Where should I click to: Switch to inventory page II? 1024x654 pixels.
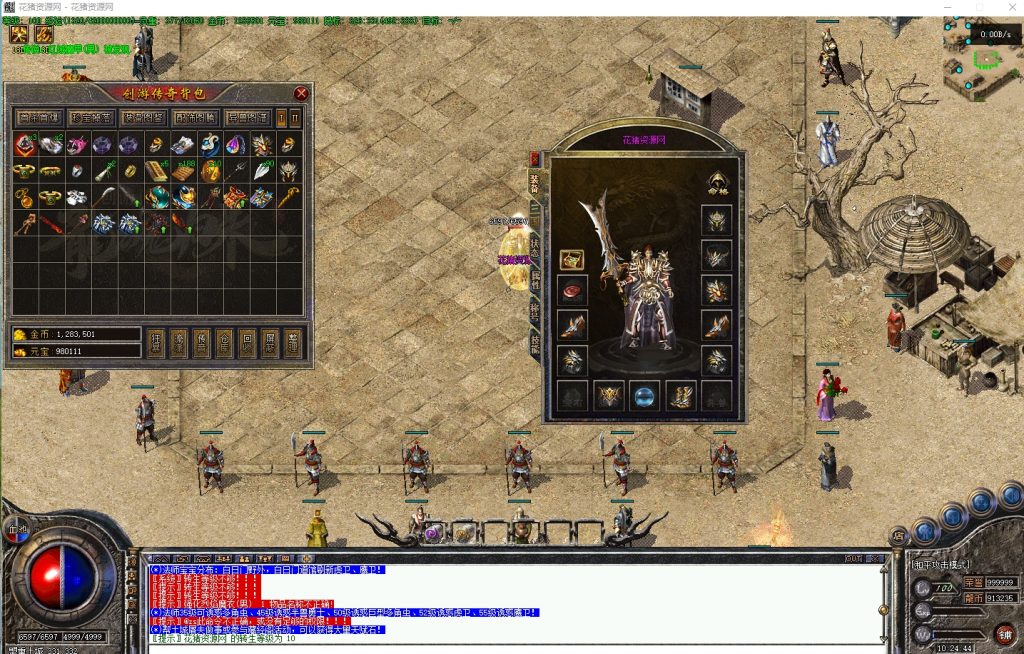click(x=296, y=118)
